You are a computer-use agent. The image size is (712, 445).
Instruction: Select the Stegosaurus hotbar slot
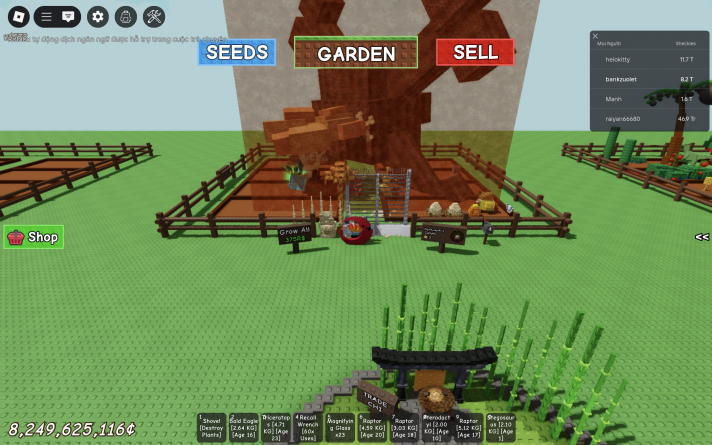(500, 427)
